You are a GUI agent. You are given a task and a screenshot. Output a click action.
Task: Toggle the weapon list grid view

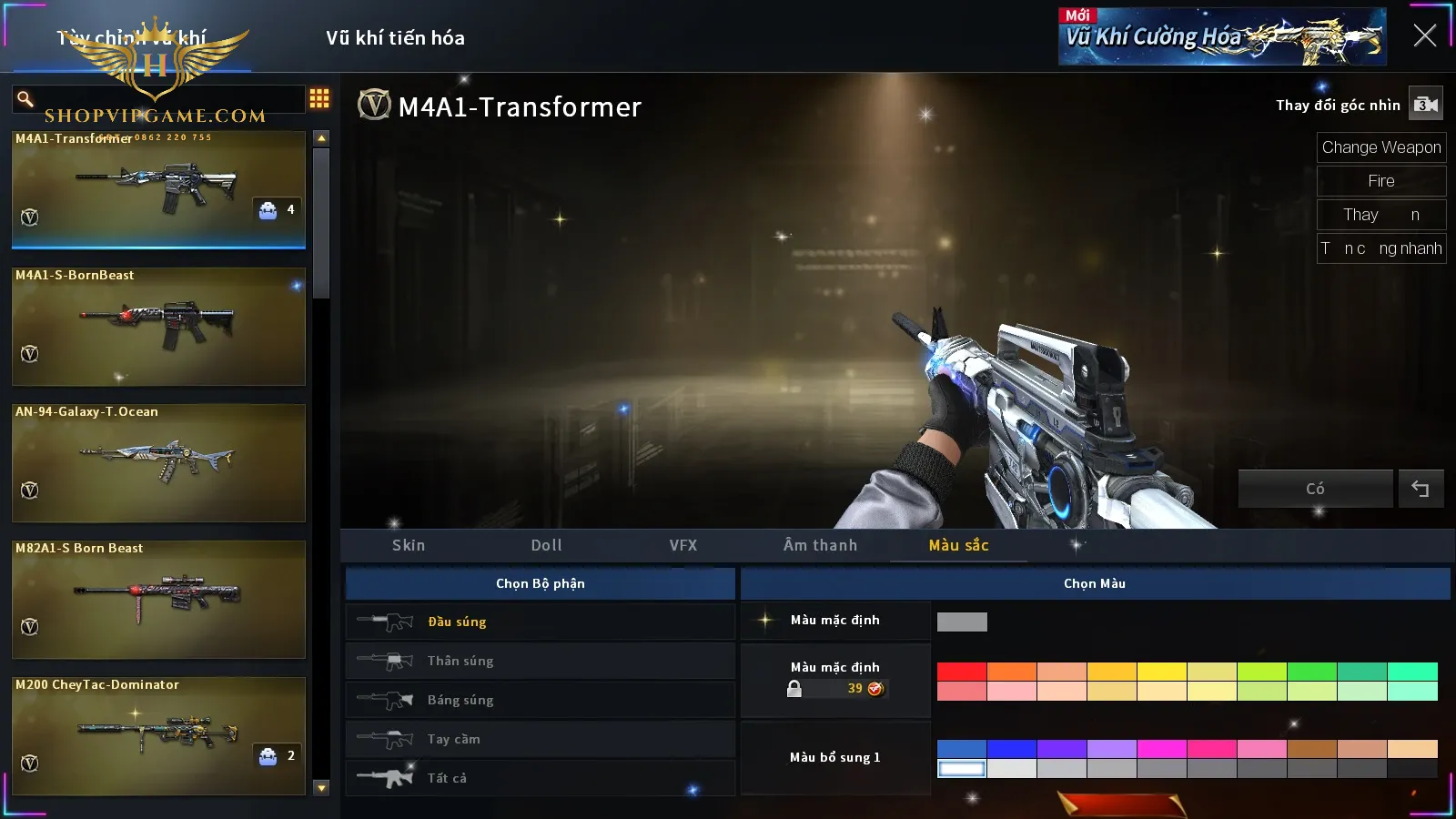point(319,98)
